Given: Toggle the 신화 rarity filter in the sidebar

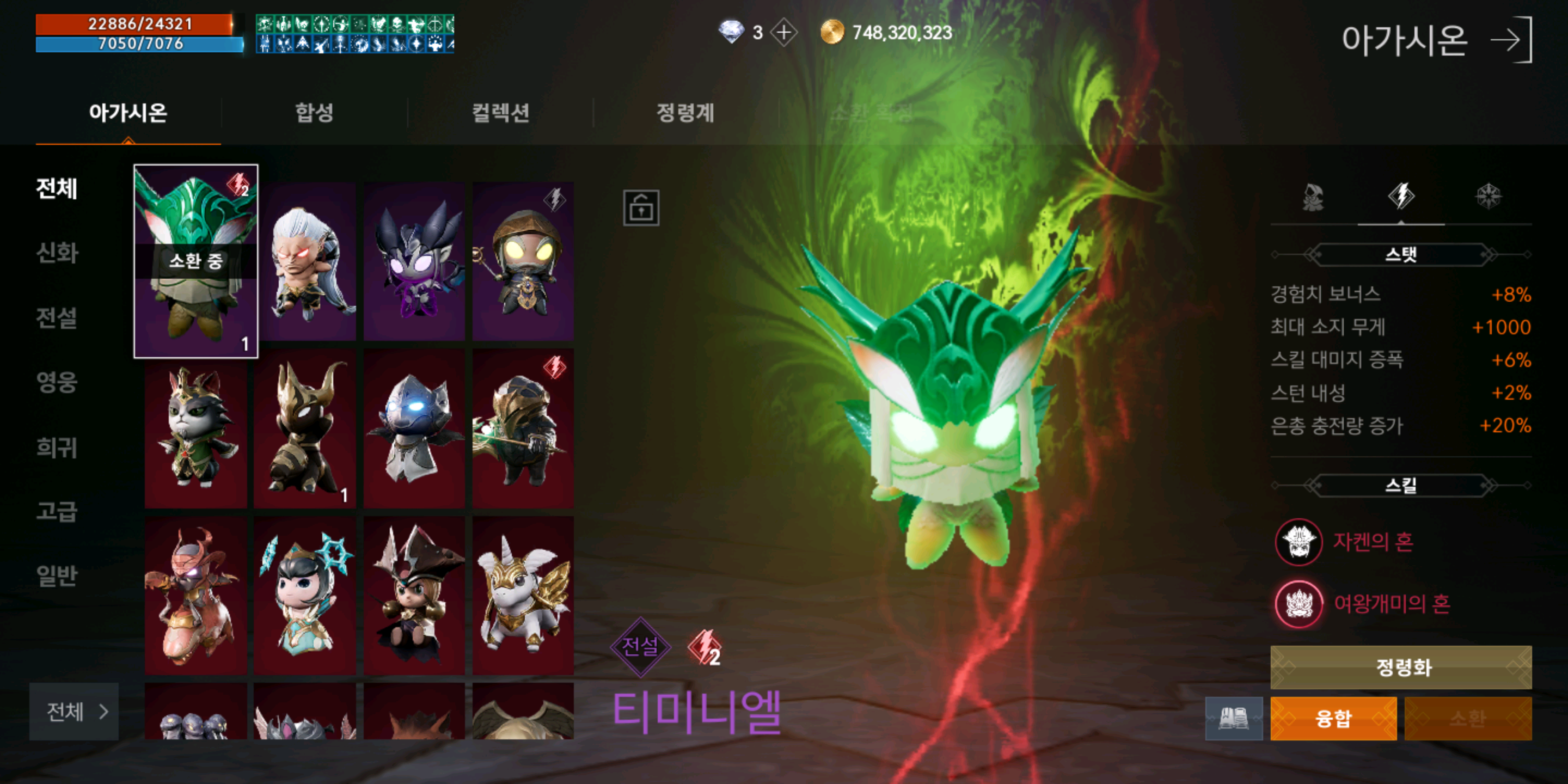Looking at the screenshot, I should tap(57, 254).
